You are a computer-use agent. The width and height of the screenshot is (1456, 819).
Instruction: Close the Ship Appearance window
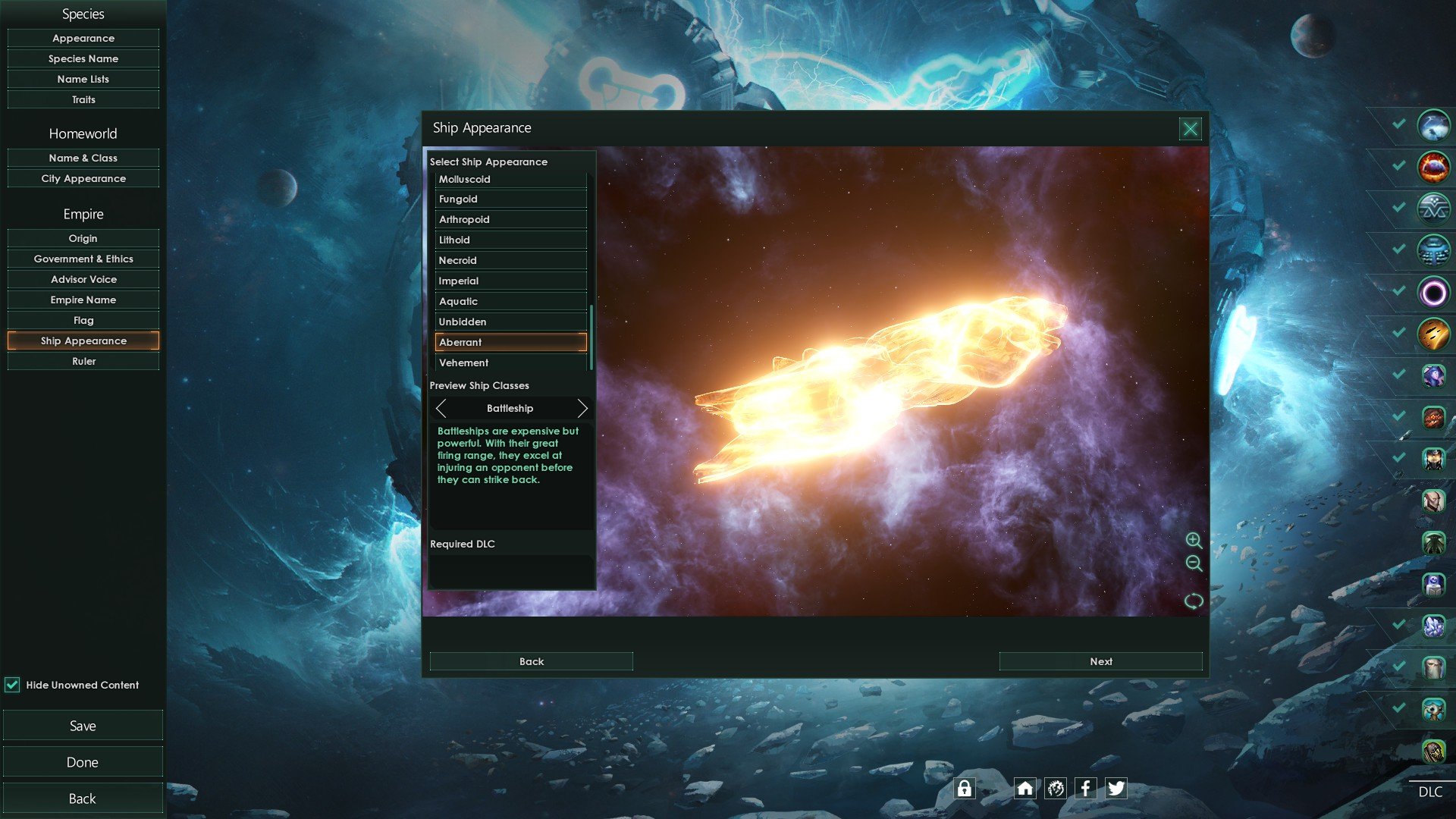(x=1190, y=129)
